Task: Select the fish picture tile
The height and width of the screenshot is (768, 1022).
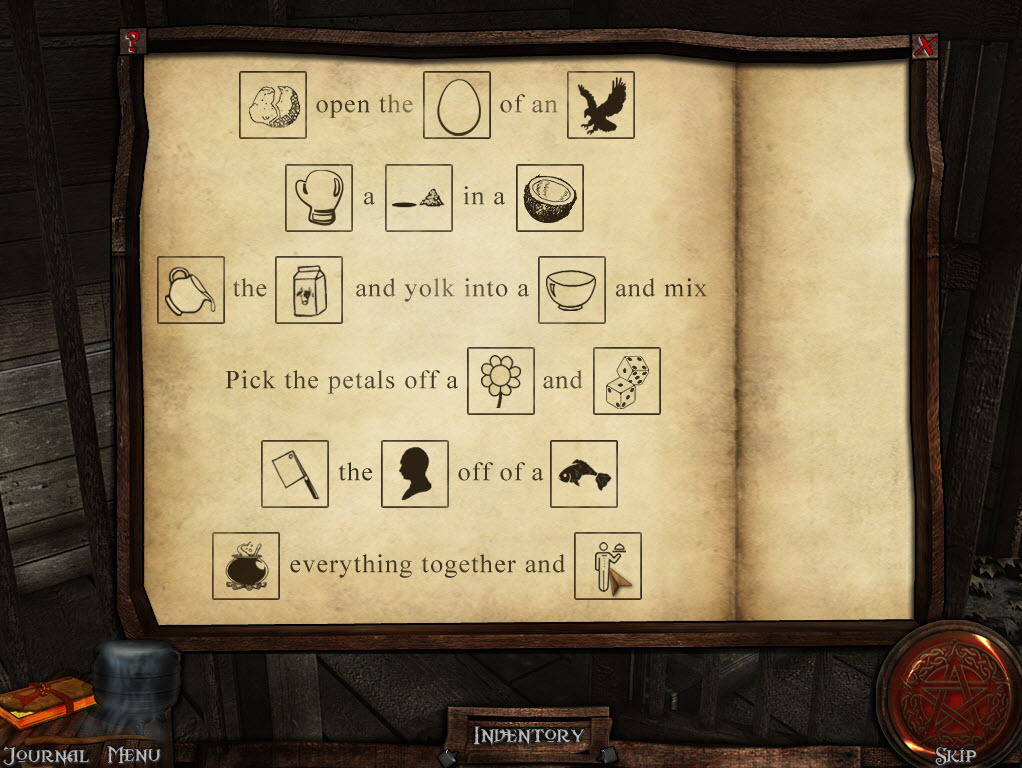Action: [584, 473]
